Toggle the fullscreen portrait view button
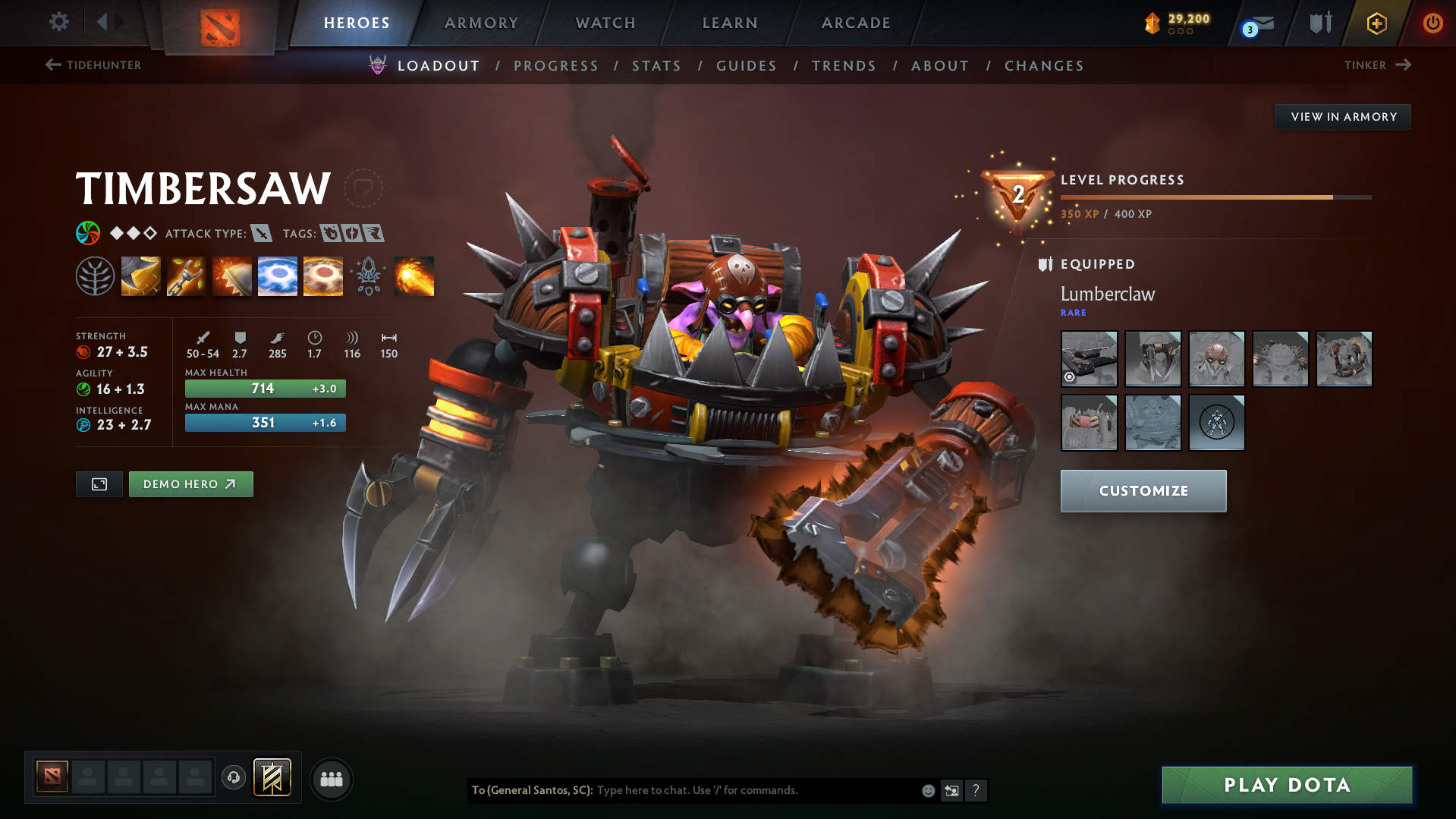1456x819 pixels. pos(99,484)
